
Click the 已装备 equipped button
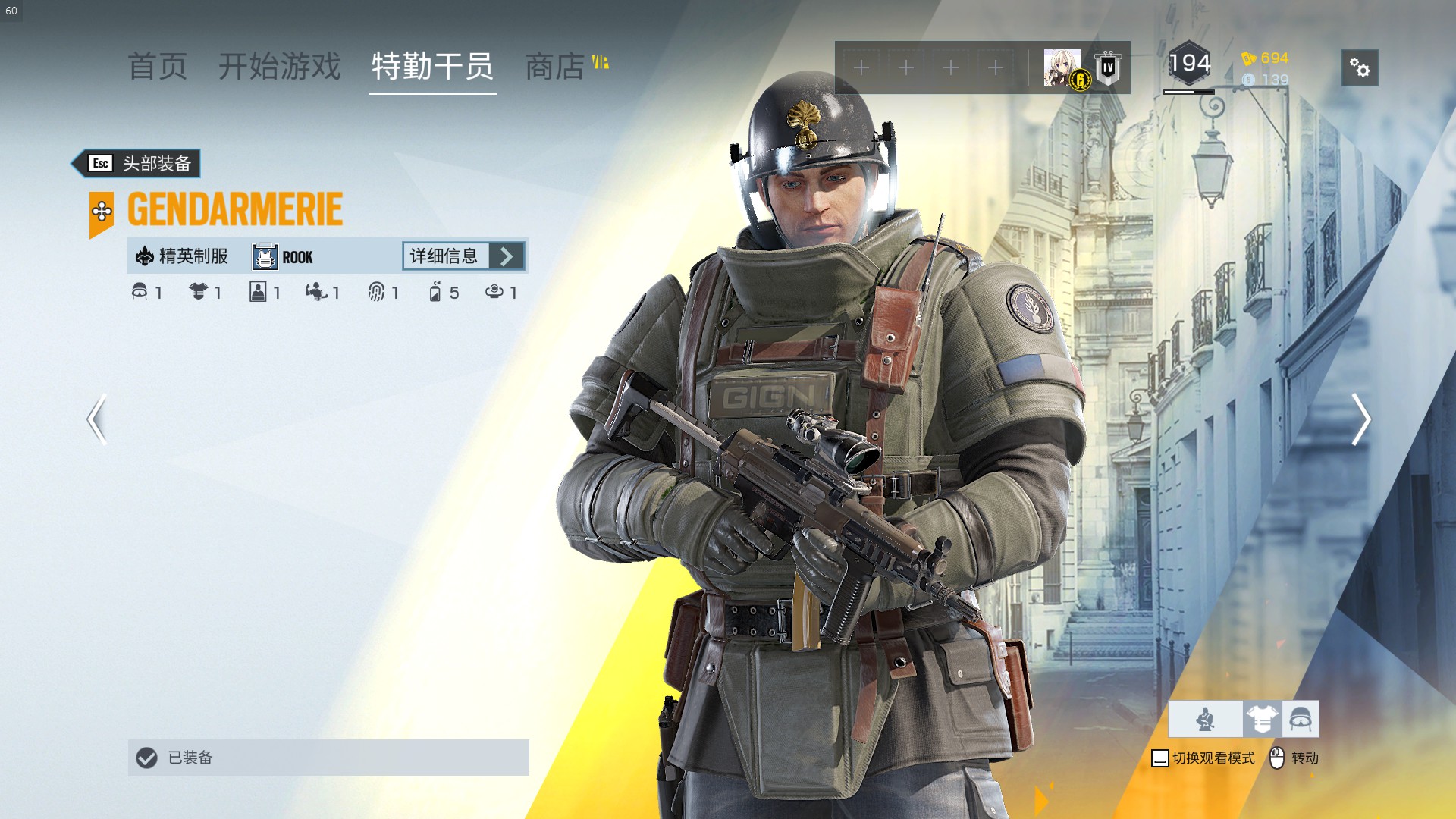click(x=328, y=758)
